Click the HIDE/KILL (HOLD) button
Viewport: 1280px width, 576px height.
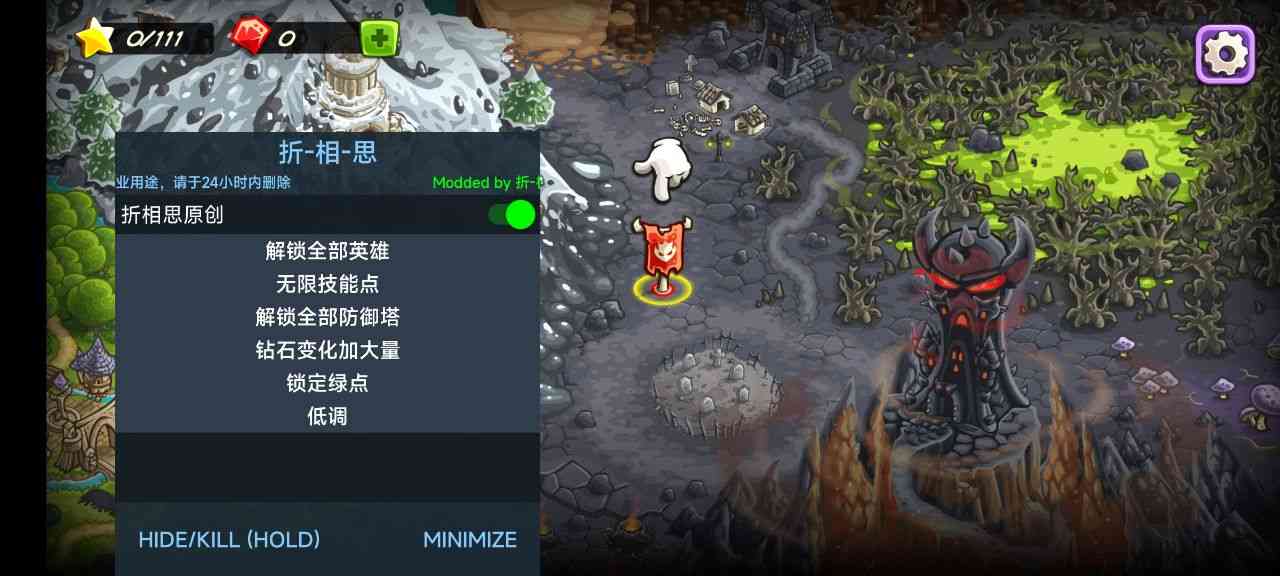click(x=229, y=540)
